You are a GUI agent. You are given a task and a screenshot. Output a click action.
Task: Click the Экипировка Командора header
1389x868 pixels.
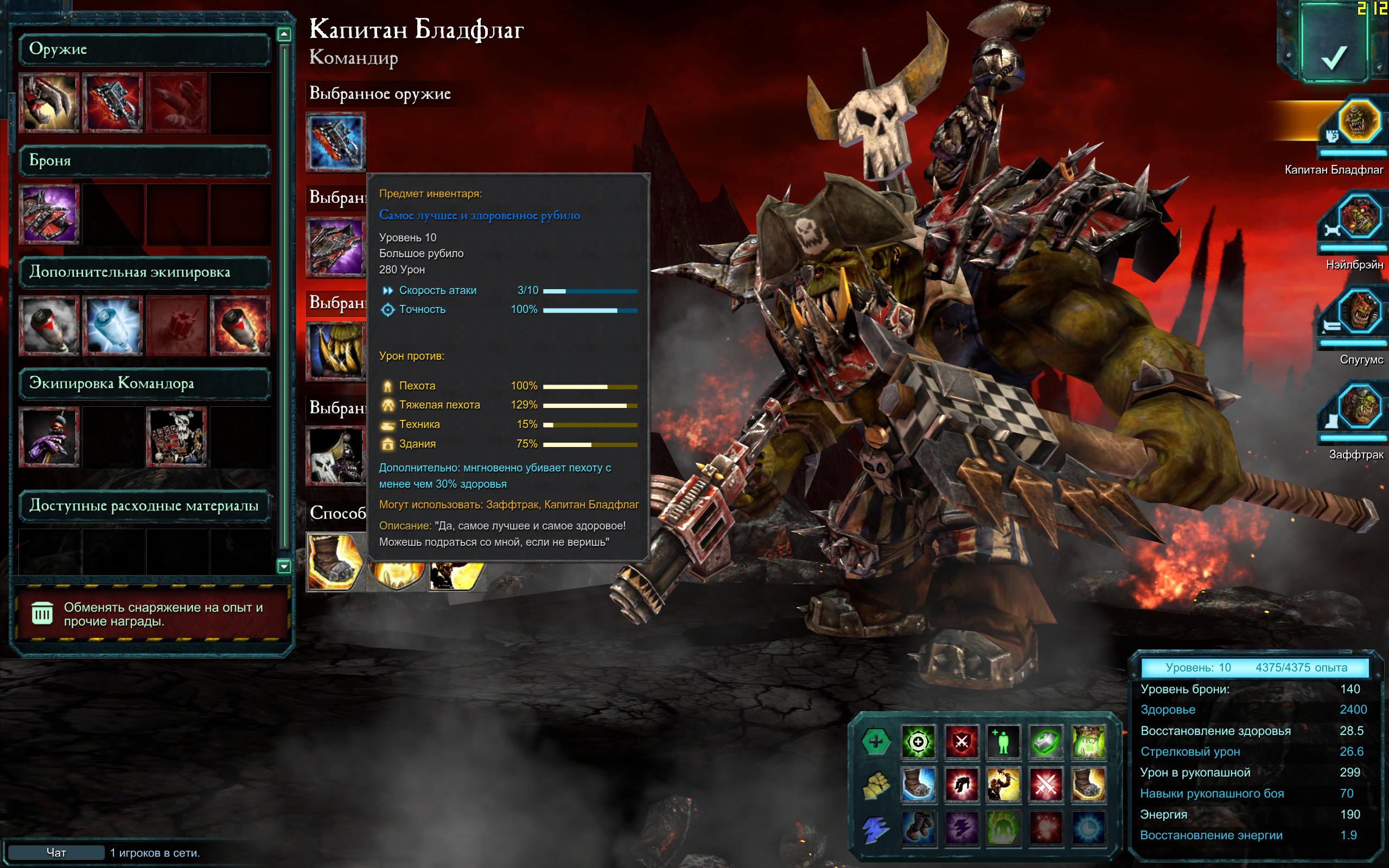(x=144, y=384)
